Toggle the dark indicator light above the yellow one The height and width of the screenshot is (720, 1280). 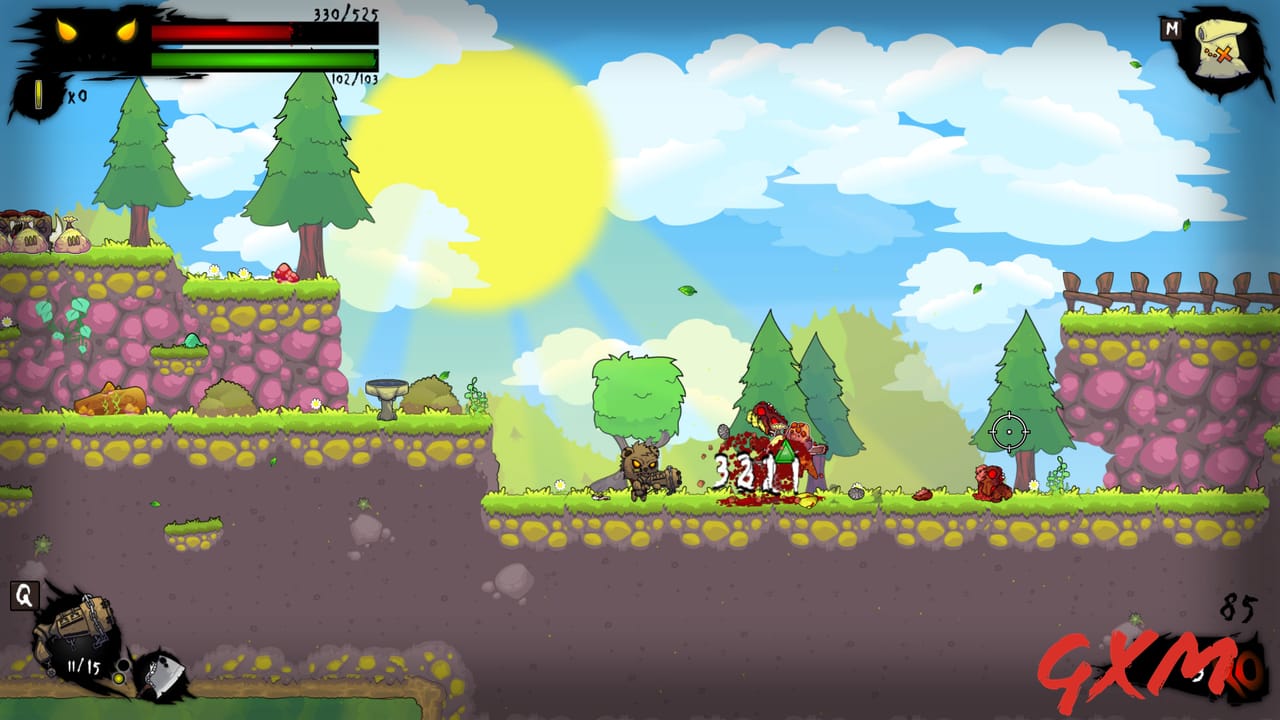[x=123, y=665]
